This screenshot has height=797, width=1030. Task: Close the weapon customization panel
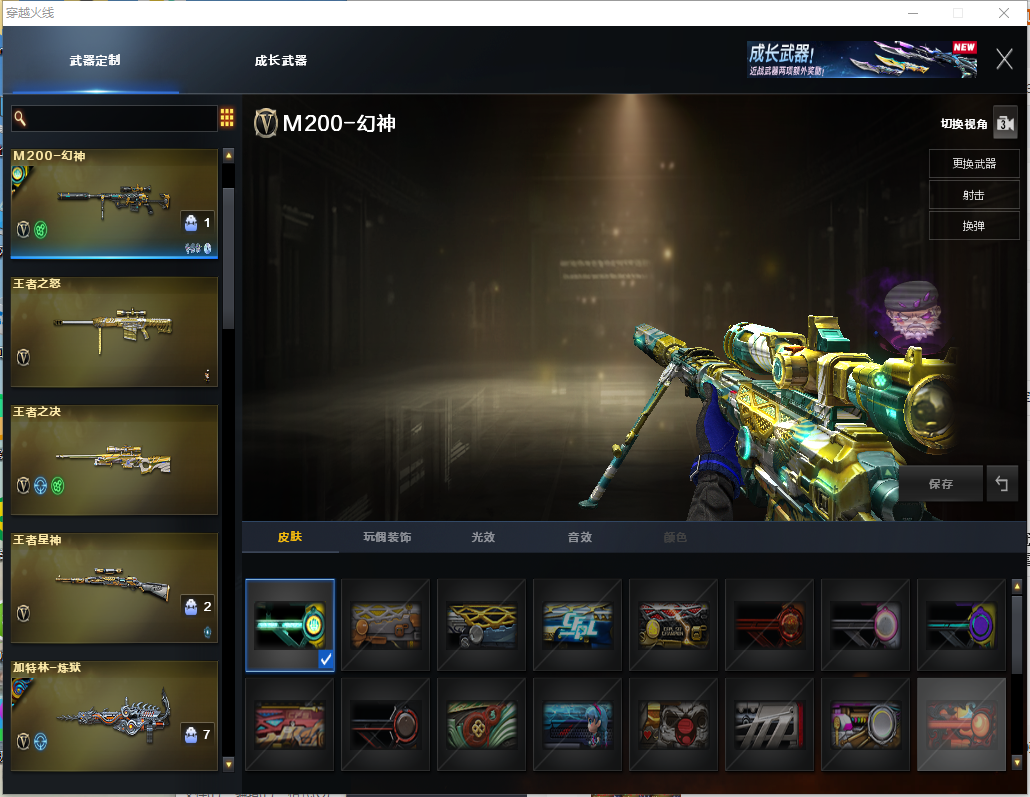pos(1004,59)
